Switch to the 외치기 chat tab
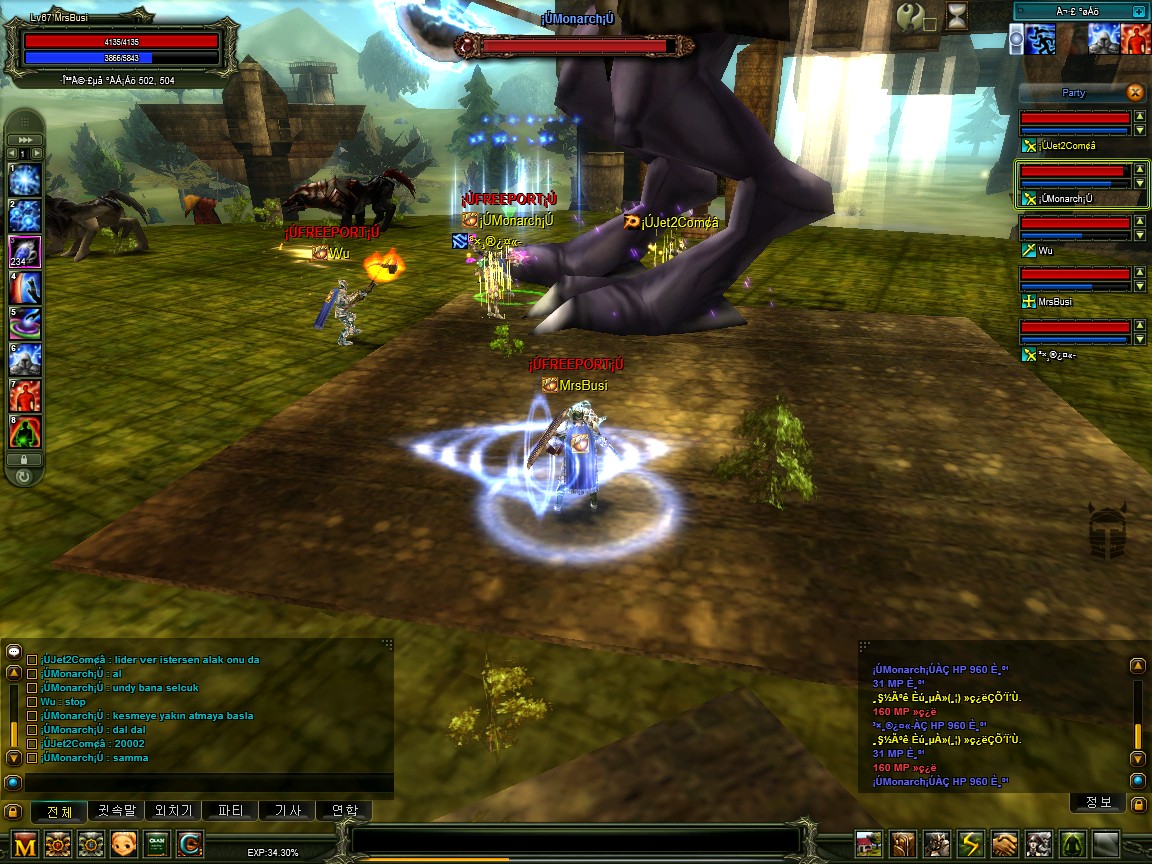The height and width of the screenshot is (864, 1152). tap(173, 811)
